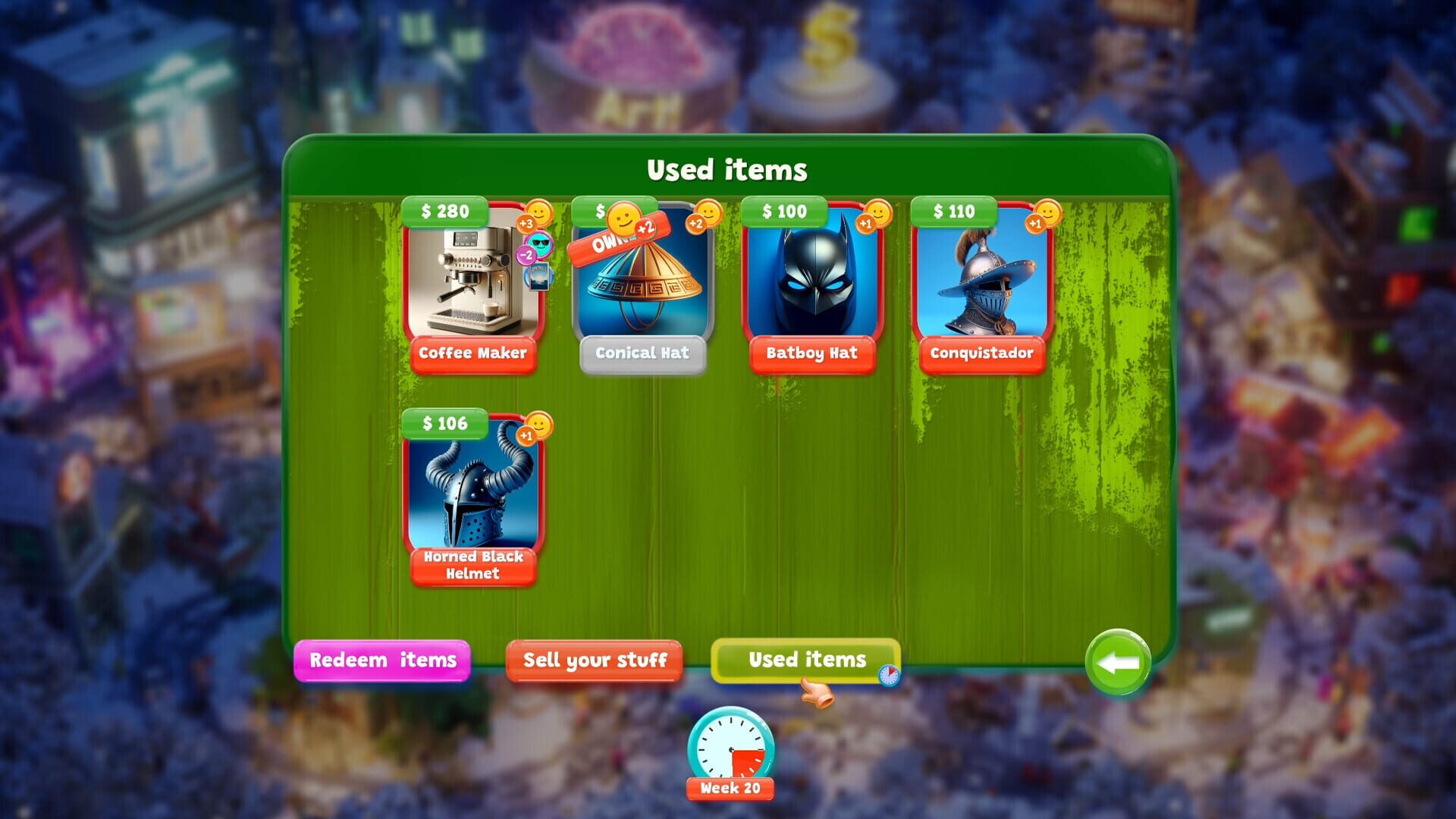Click the smiley badge on Coffee Maker

click(538, 215)
